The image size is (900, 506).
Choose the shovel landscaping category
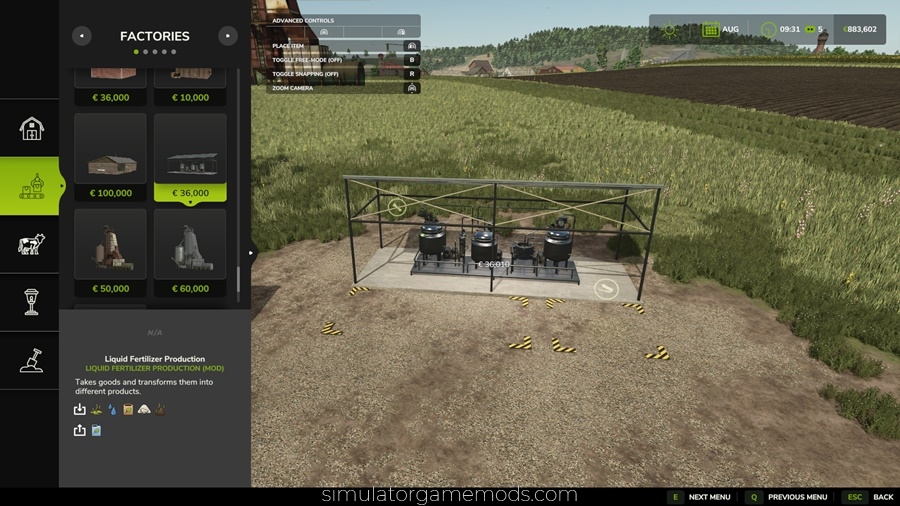[30, 360]
